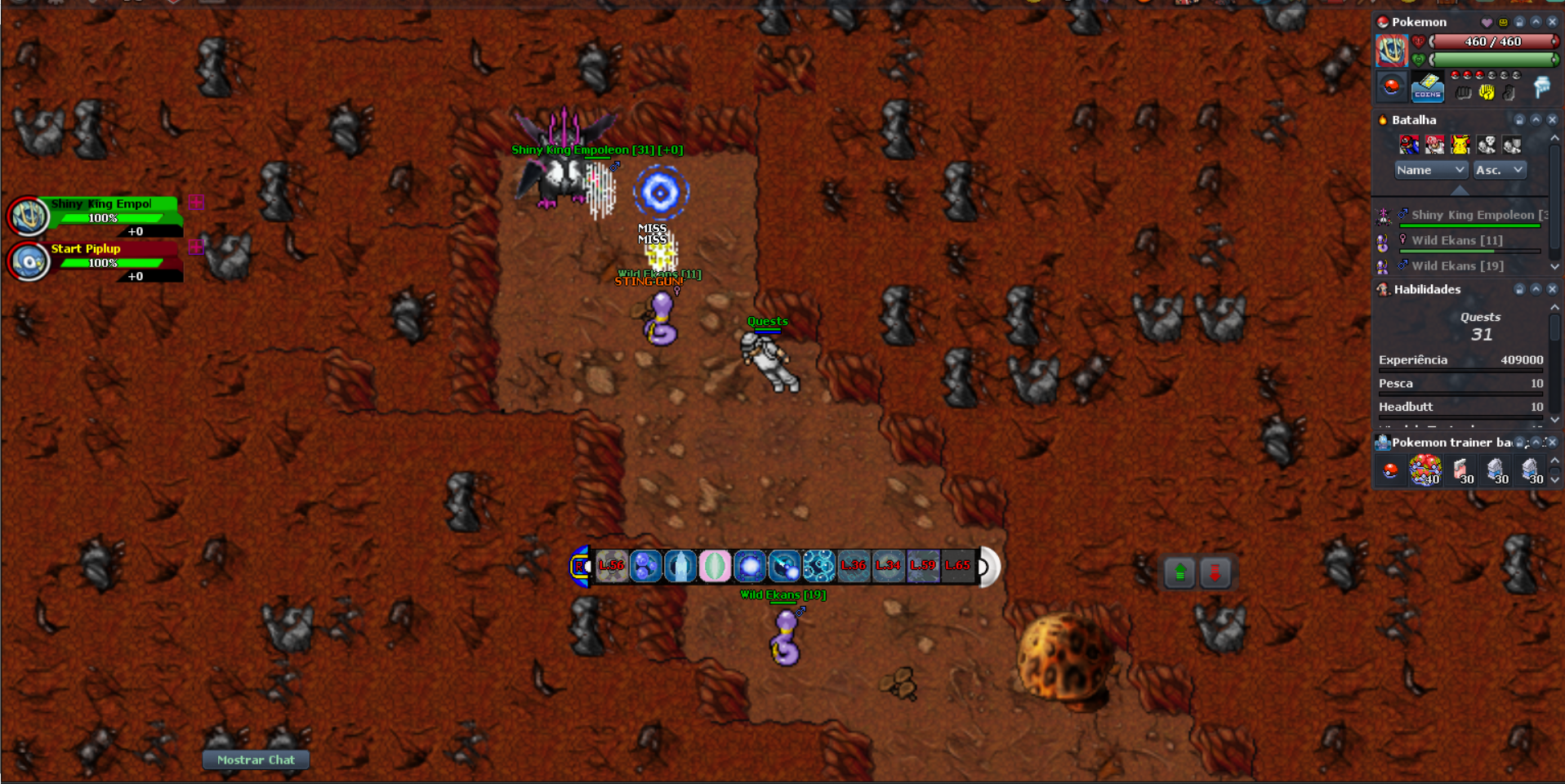The image size is (1565, 784).
Task: Open the Asc. order dropdown
Action: pyautogui.click(x=1499, y=170)
